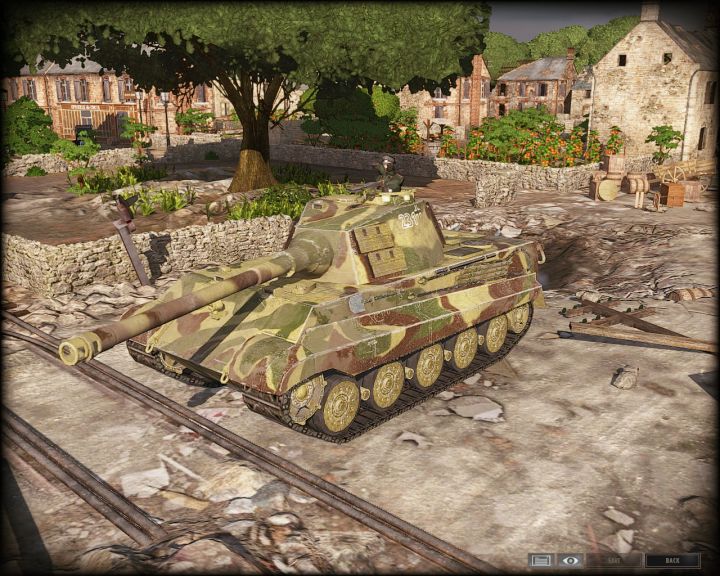
Task: Click the panel icon beside the eye
Action: (x=541, y=560)
